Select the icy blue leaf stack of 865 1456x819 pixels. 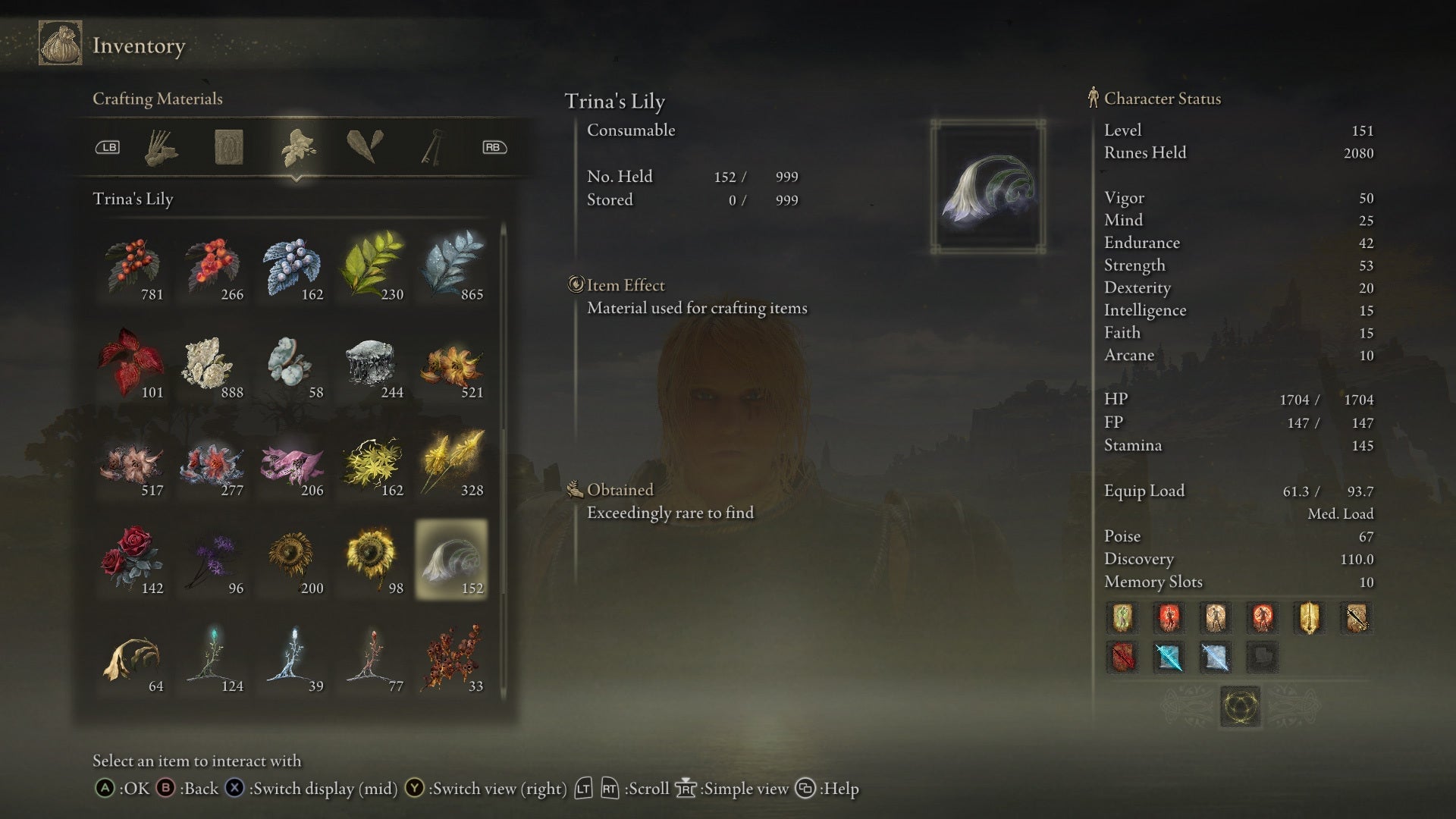coord(453,267)
